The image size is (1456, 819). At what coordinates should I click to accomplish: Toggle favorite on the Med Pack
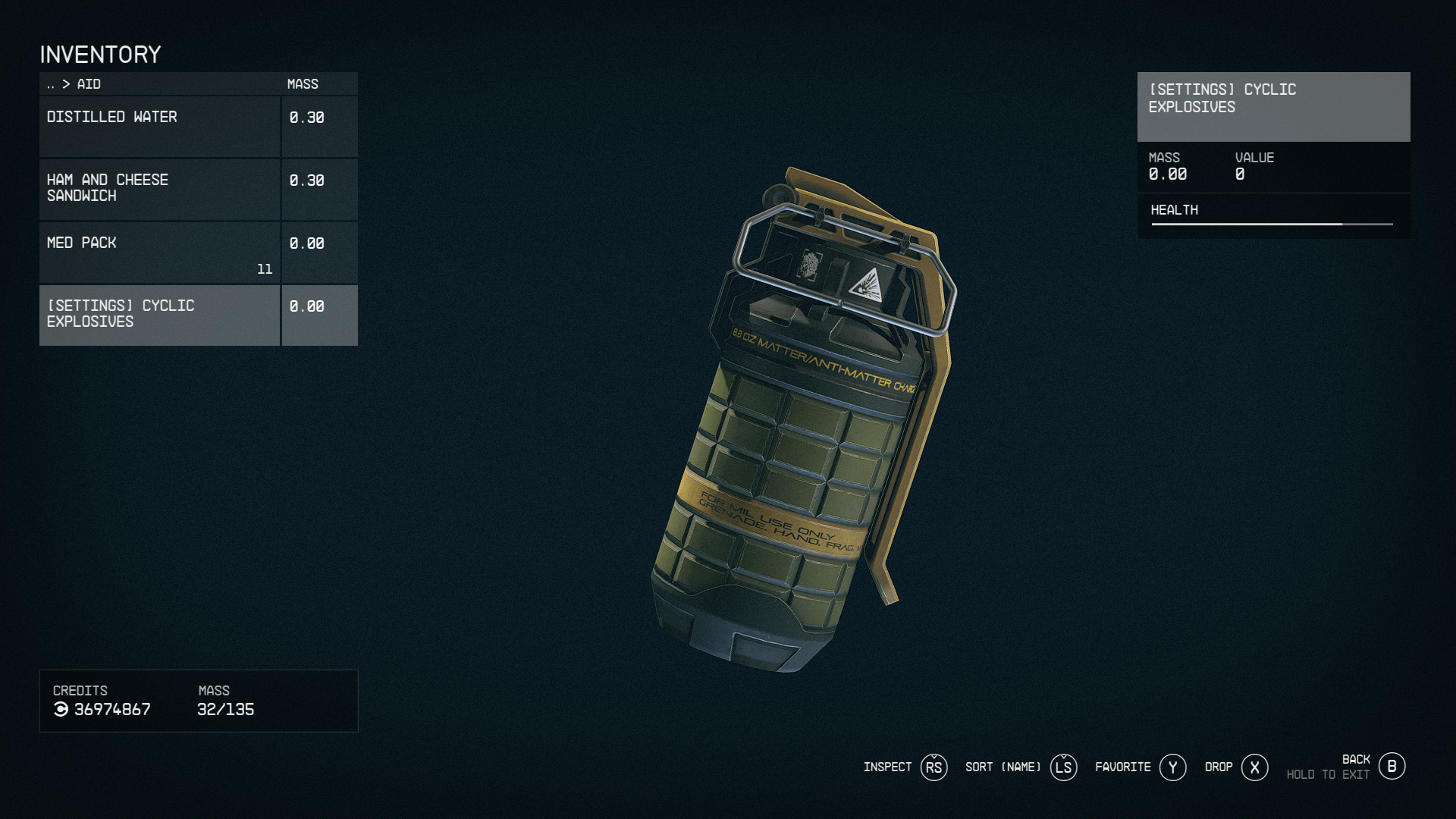pyautogui.click(x=159, y=252)
